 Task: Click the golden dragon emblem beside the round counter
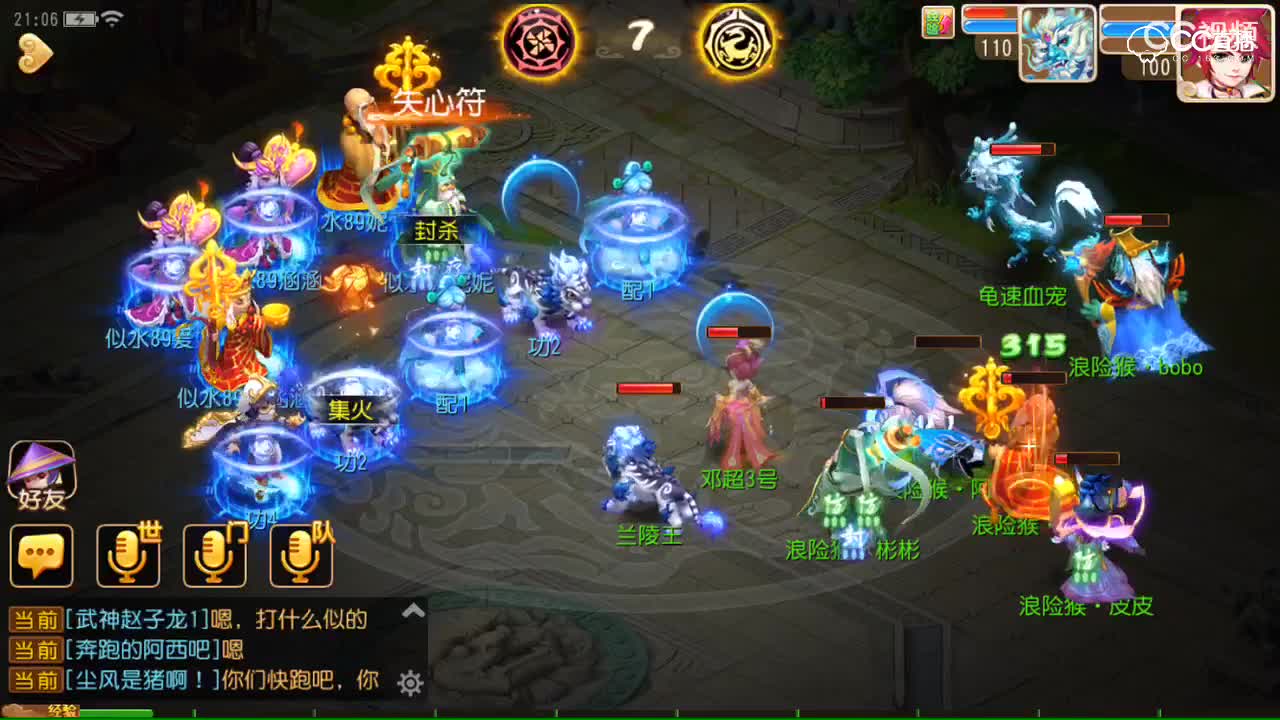(x=735, y=43)
